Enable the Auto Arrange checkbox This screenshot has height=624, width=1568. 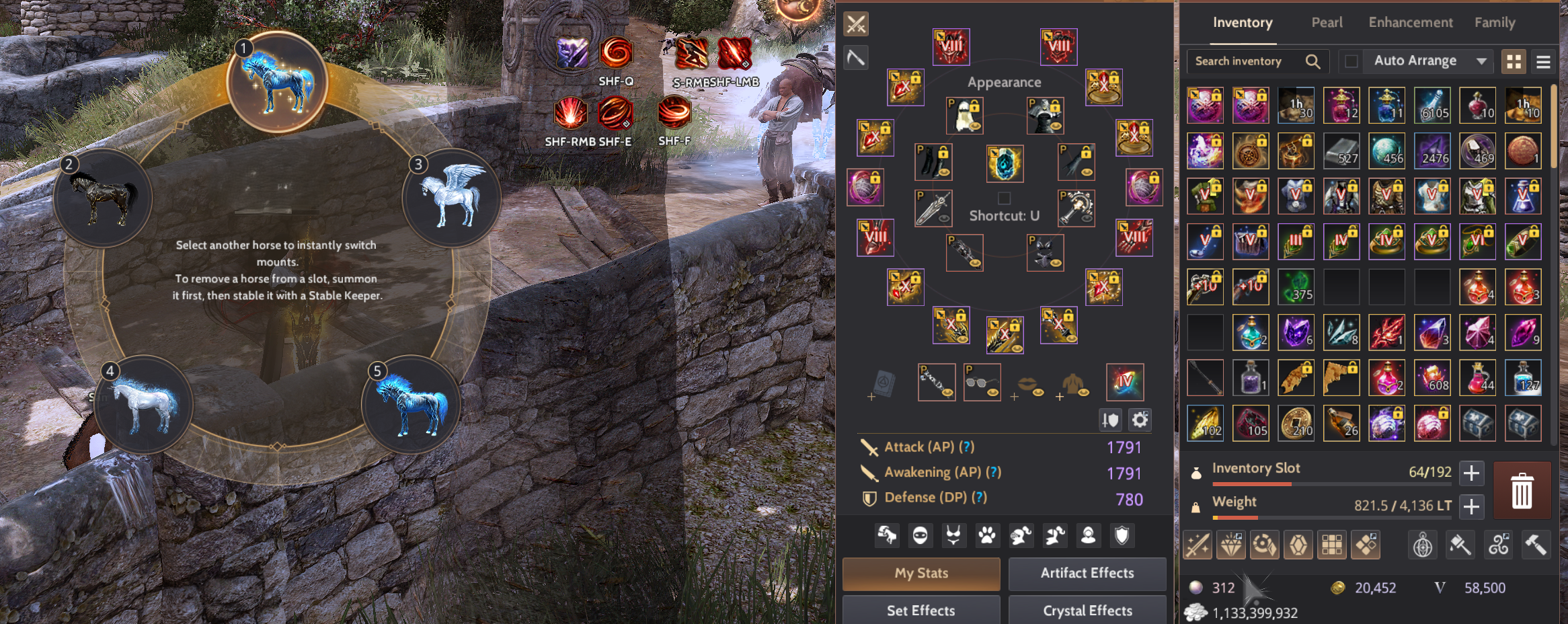(x=1353, y=61)
